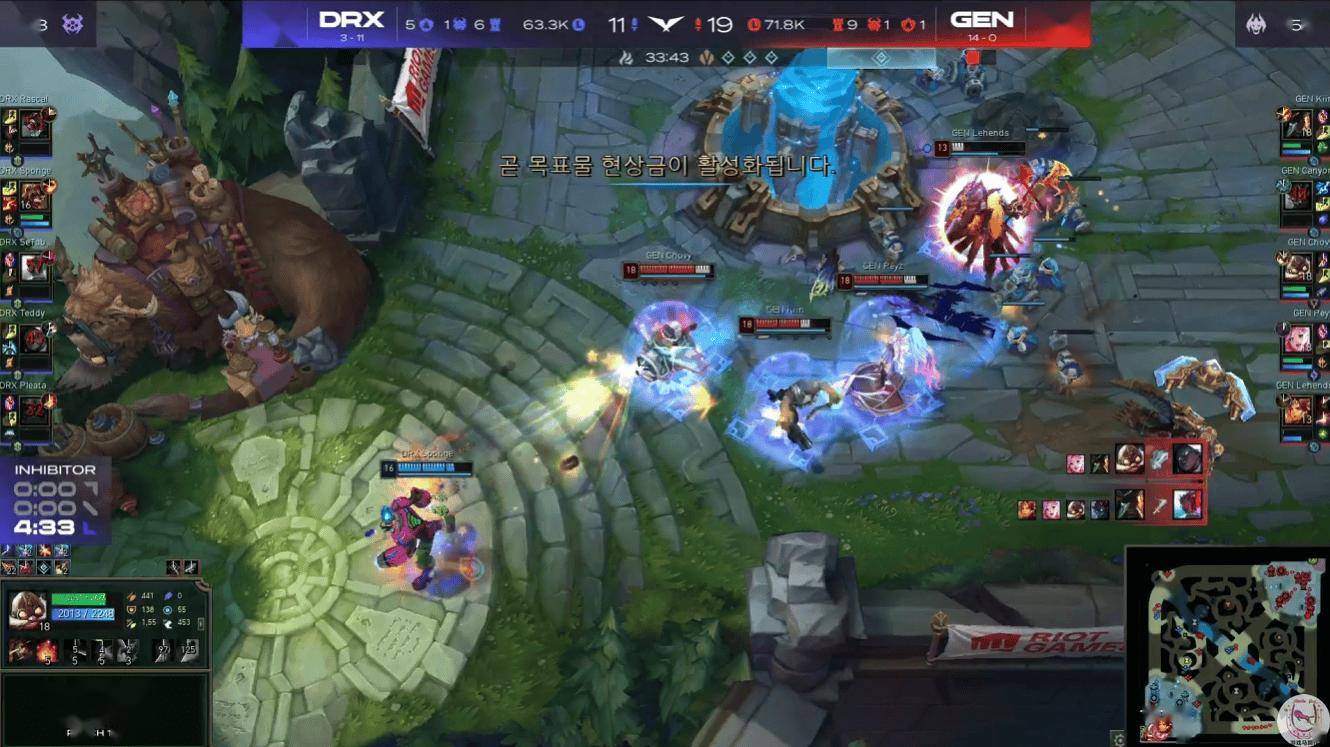The height and width of the screenshot is (747, 1330).
Task: Select GEN Chovy's champion portrait
Action: (1297, 267)
